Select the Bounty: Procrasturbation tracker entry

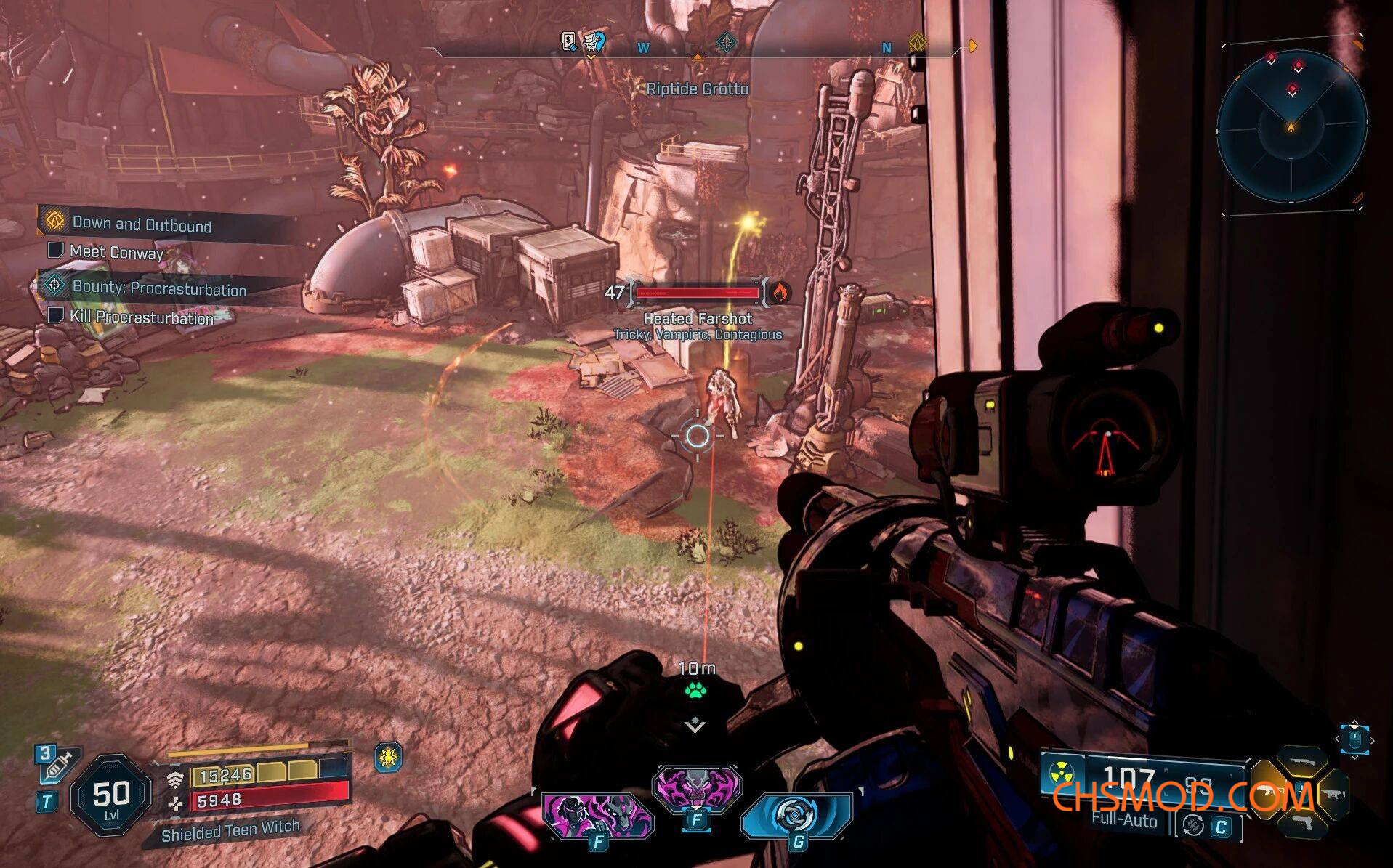tap(158, 288)
